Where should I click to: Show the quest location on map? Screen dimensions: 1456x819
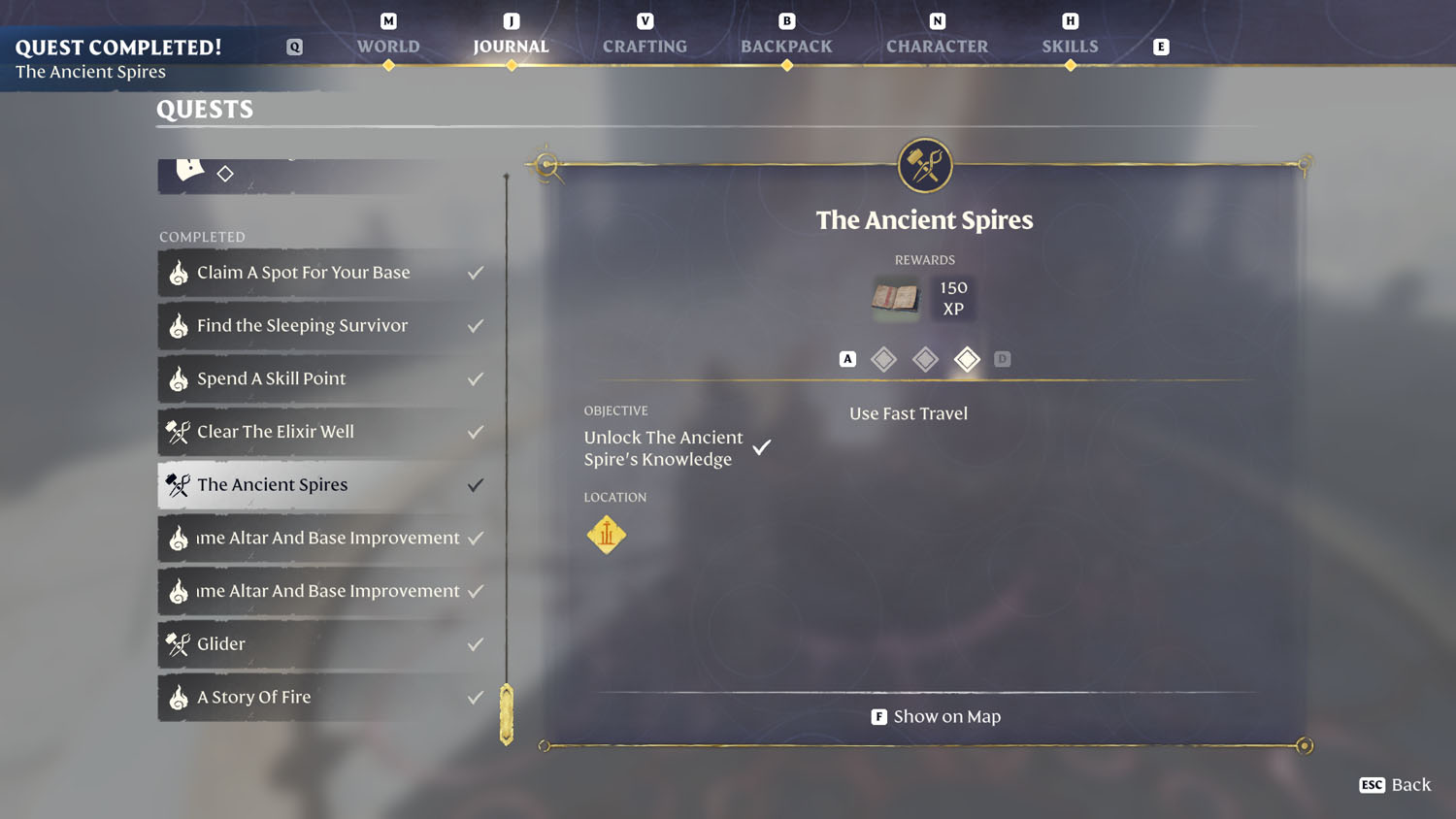pos(936,717)
